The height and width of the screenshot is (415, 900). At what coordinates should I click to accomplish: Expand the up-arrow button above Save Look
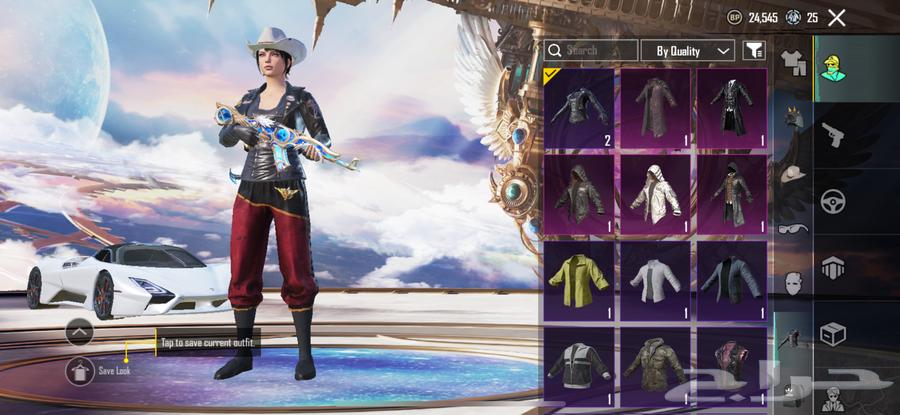click(x=80, y=332)
